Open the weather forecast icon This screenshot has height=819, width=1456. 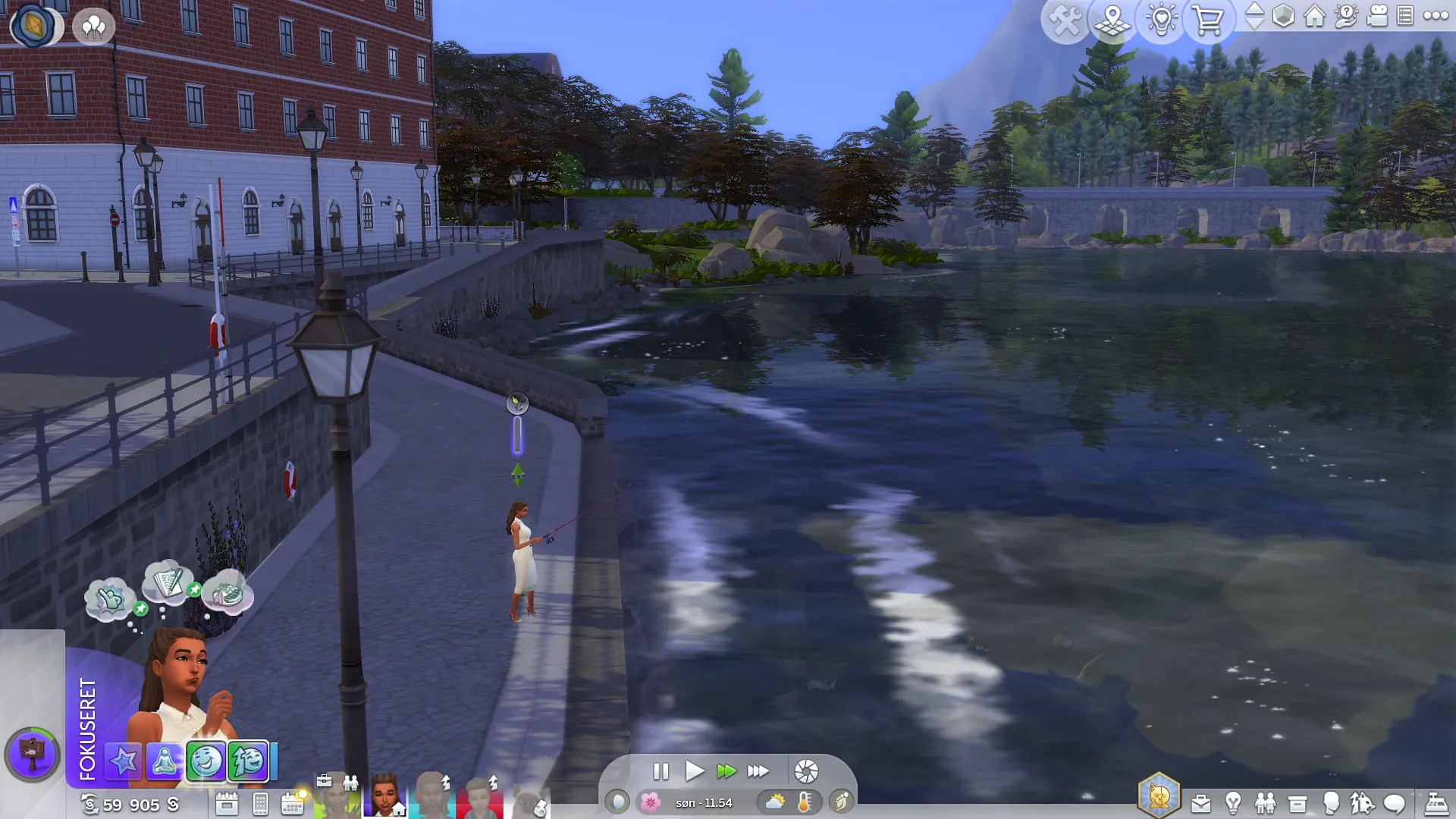tap(775, 802)
